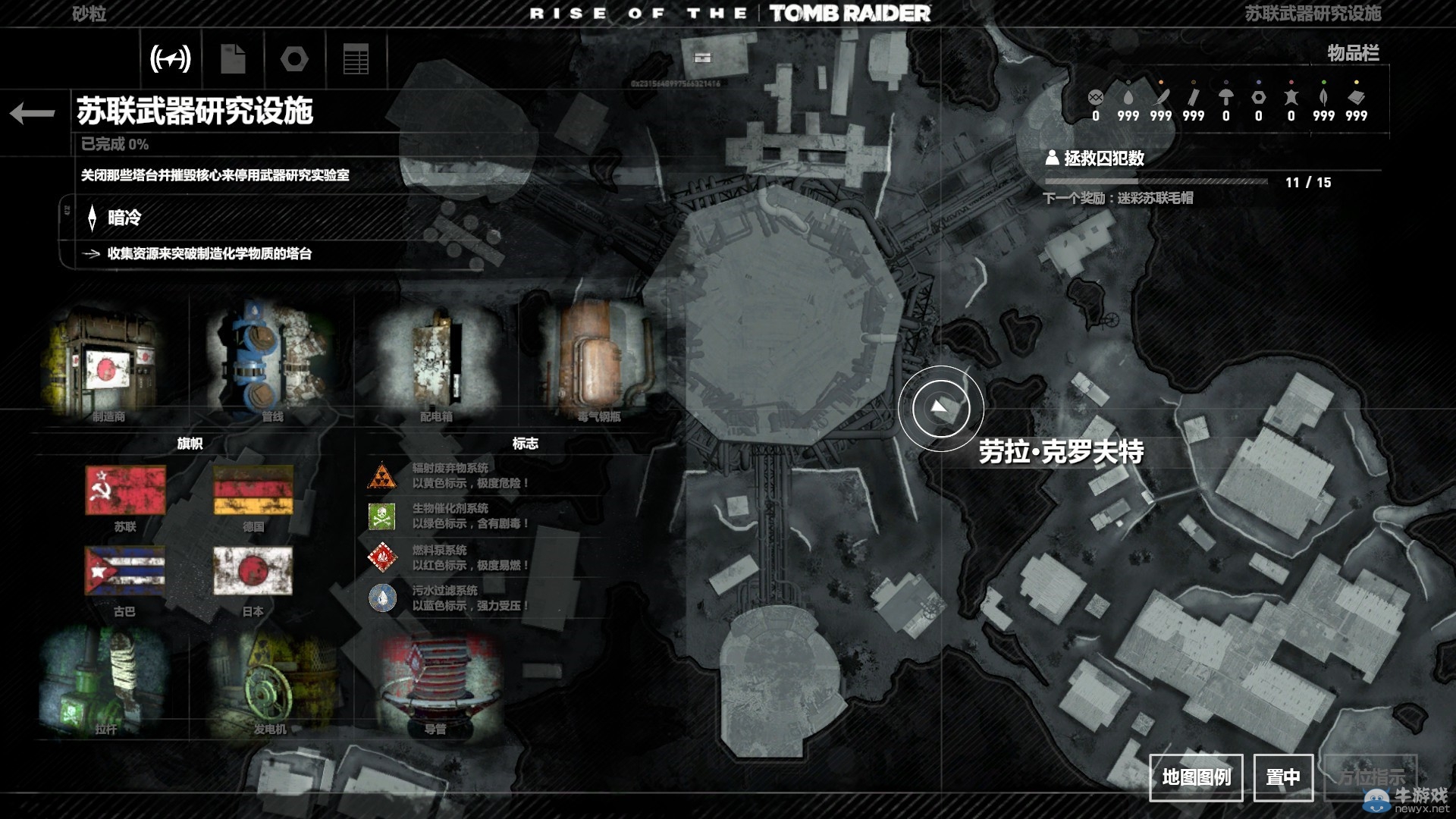Image resolution: width=1456 pixels, height=819 pixels.
Task: Open the 地图图例 map legend
Action: (1196, 777)
